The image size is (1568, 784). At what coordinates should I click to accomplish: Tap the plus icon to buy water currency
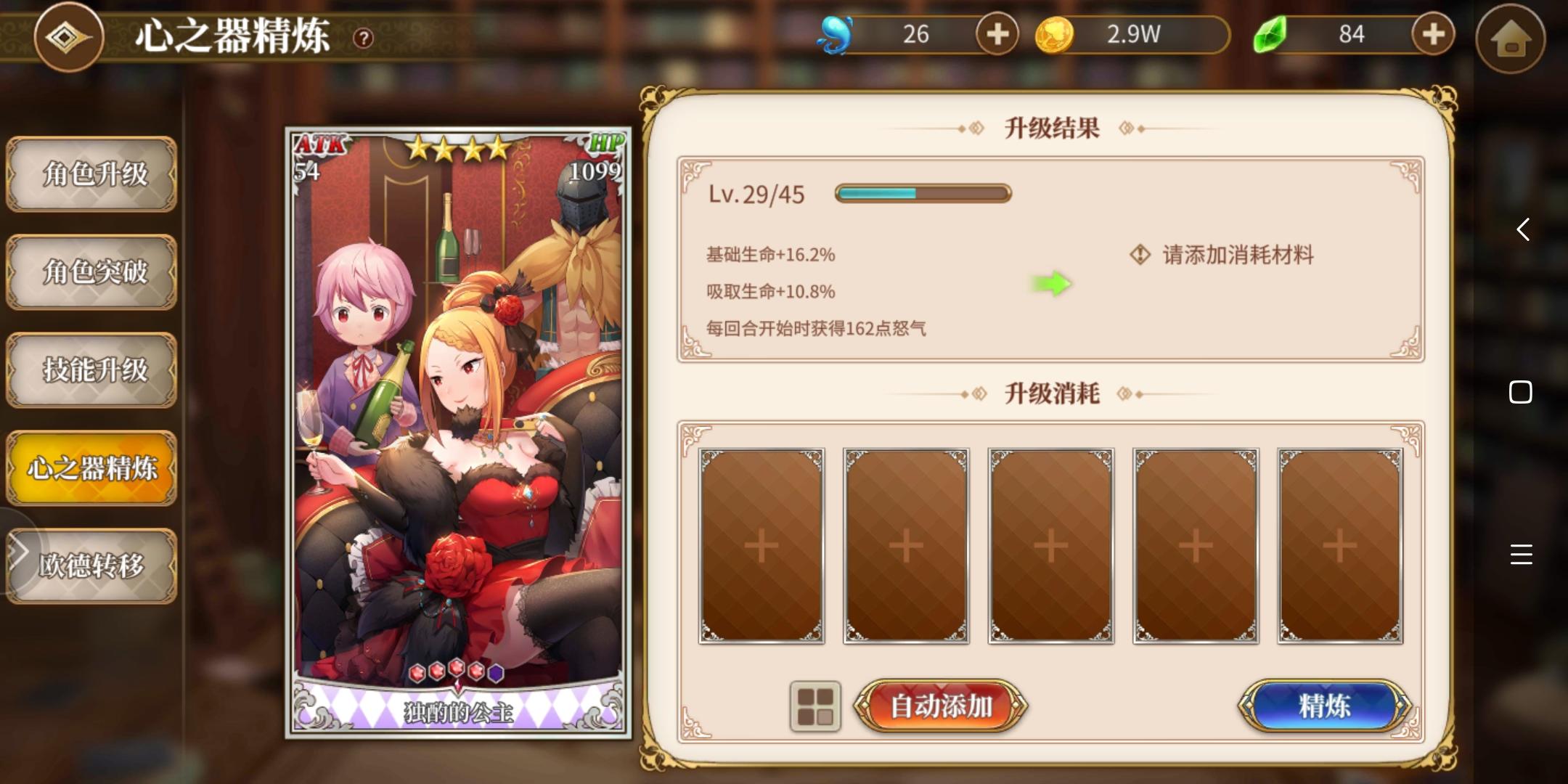tap(998, 33)
